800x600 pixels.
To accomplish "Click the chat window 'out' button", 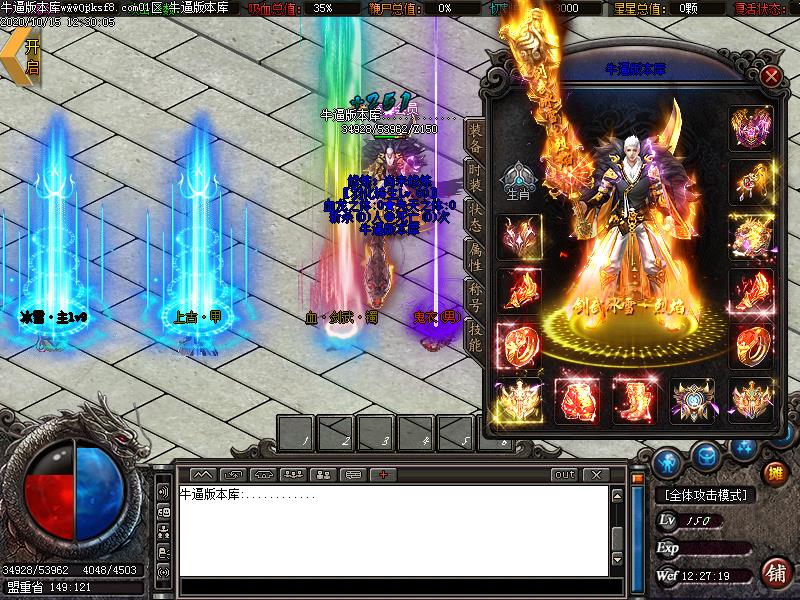I will click(x=565, y=474).
